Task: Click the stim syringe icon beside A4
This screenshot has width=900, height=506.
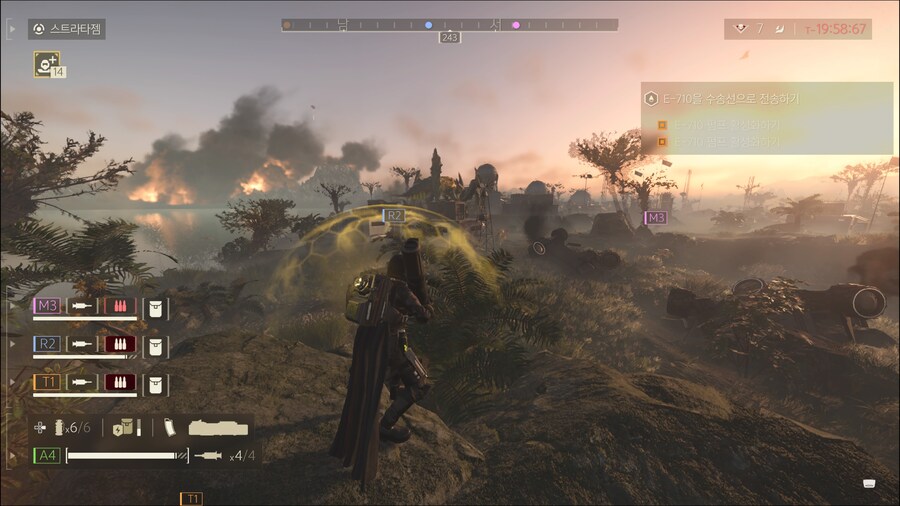Action: tap(209, 456)
